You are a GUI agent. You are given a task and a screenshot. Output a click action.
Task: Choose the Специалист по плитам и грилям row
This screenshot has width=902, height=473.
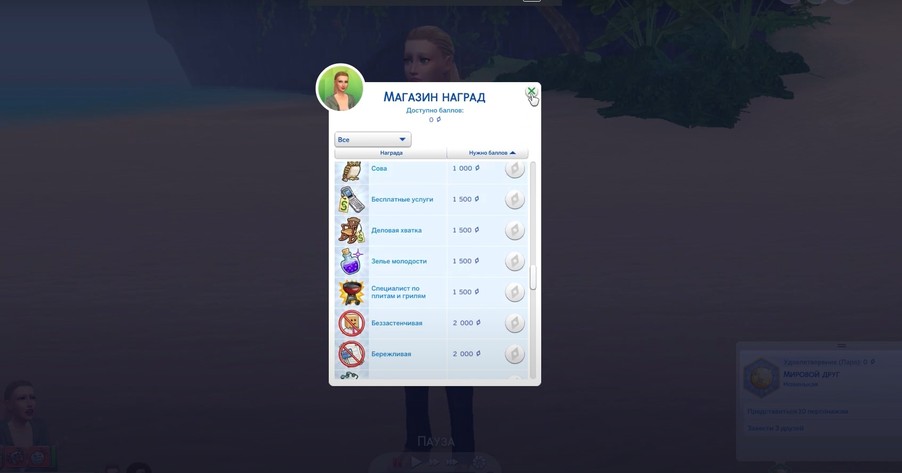[x=398, y=292]
